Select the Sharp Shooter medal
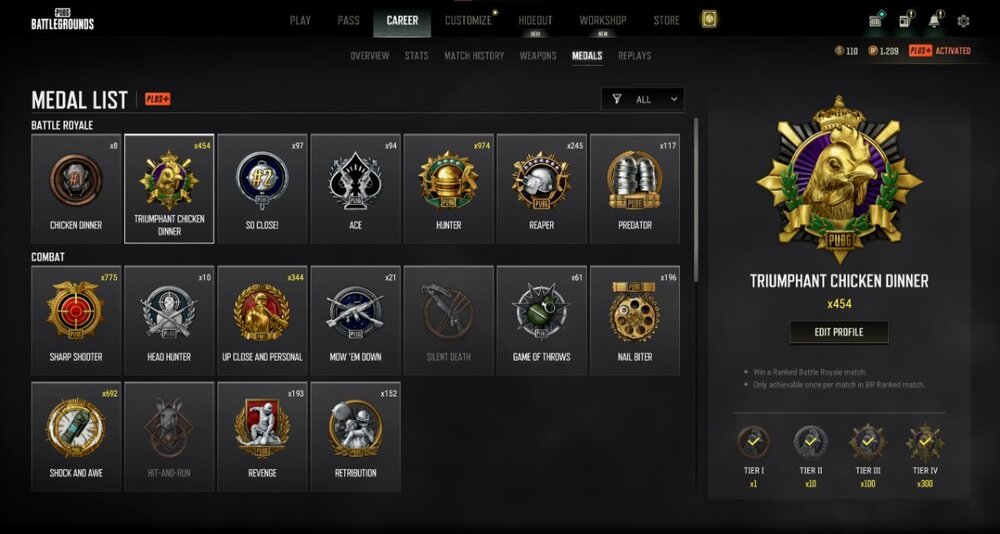 click(x=76, y=320)
